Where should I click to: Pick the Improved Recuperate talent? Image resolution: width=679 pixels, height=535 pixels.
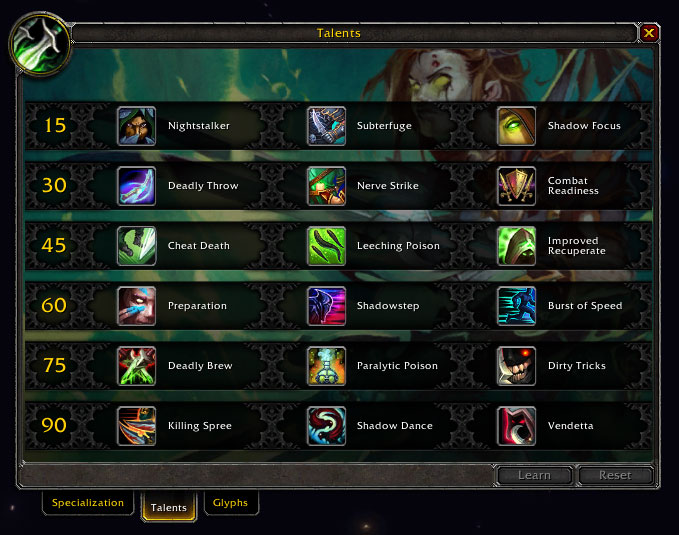click(x=516, y=246)
